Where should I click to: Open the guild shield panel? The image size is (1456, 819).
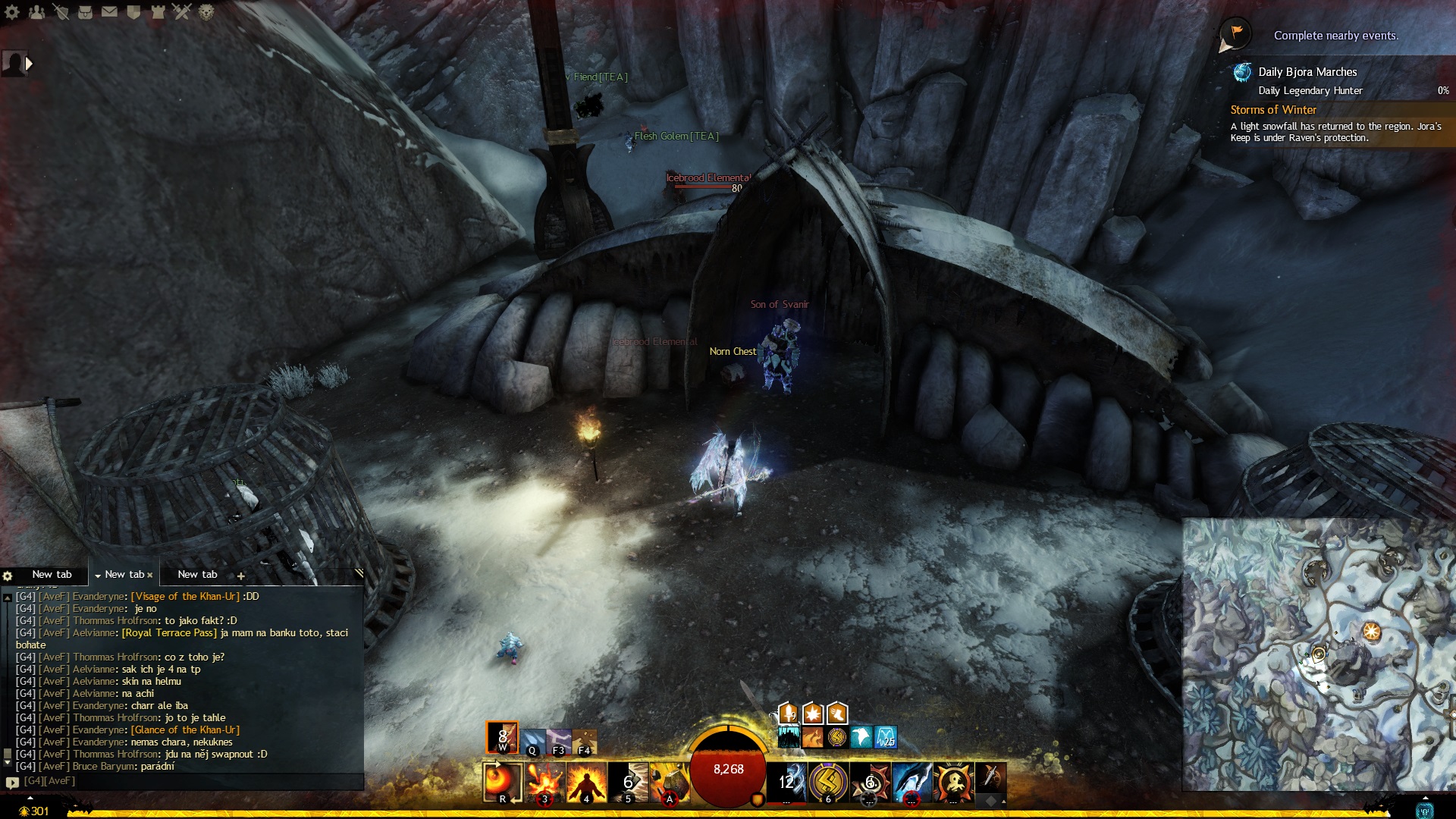pos(134,12)
